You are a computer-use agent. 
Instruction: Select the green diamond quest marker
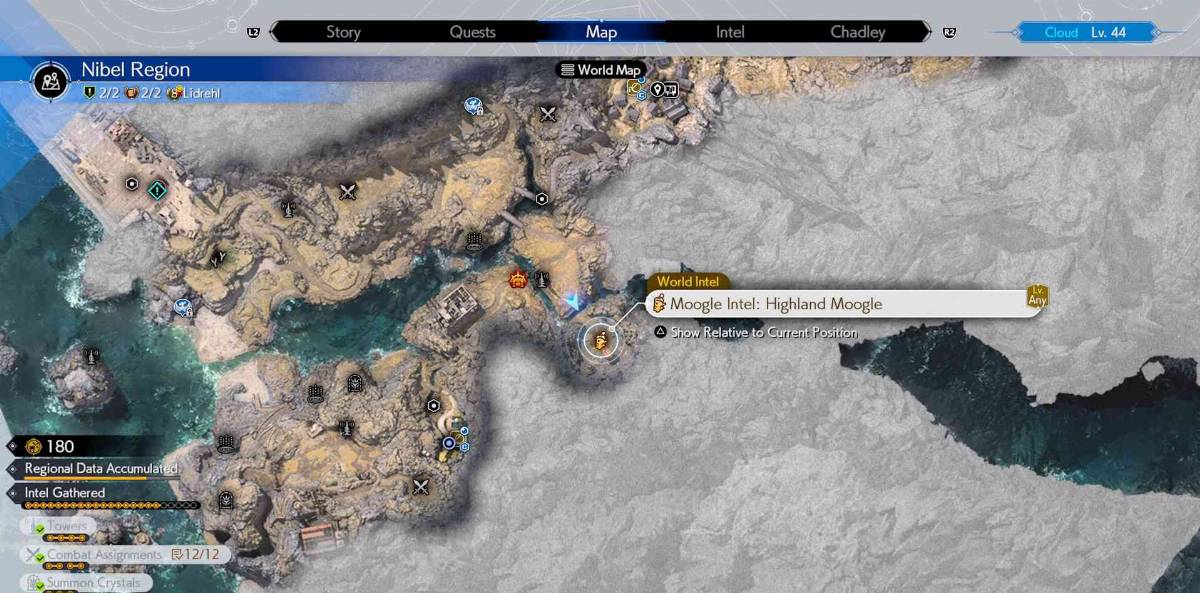click(x=157, y=189)
